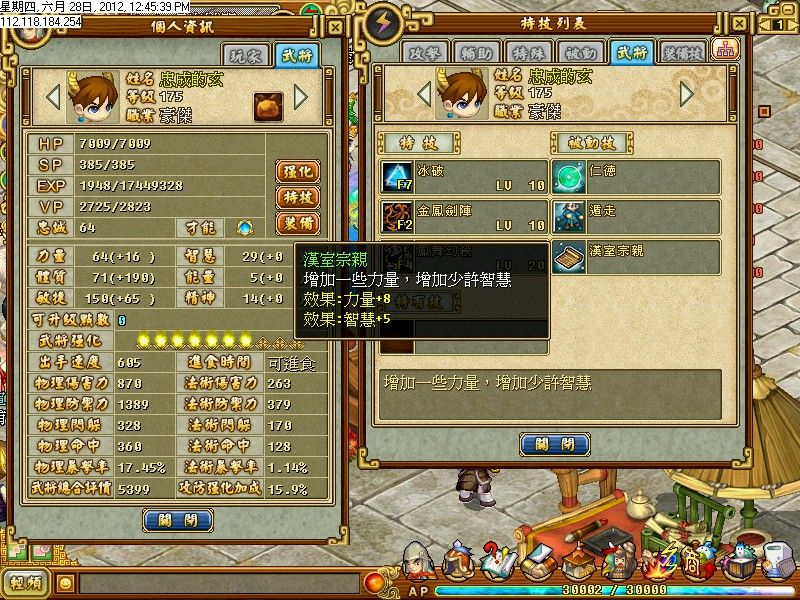Choose the 遁走 passive skill icon

[x=568, y=216]
